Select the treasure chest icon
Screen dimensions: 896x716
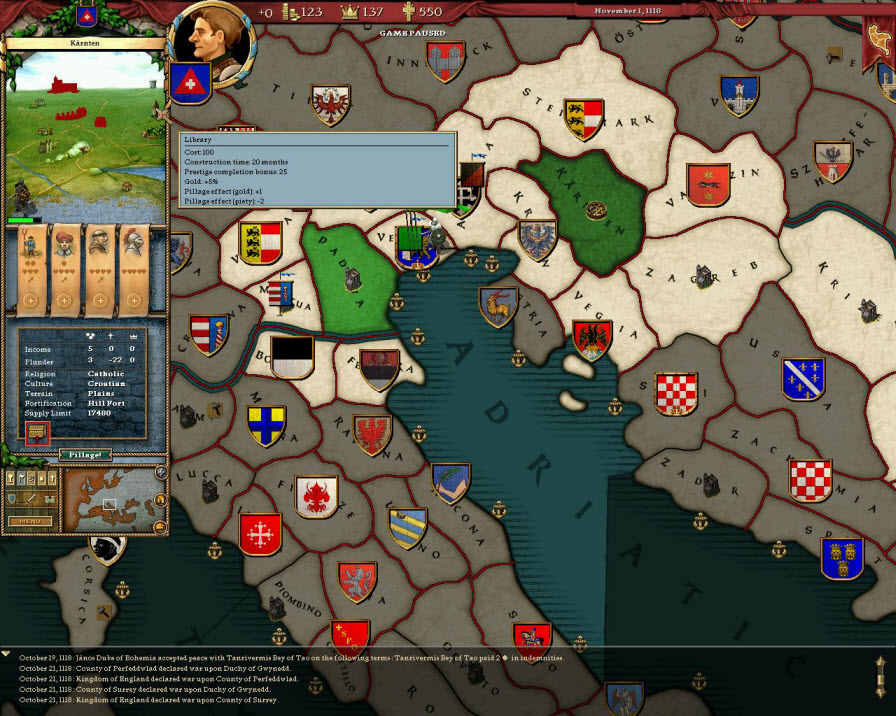coord(38,434)
